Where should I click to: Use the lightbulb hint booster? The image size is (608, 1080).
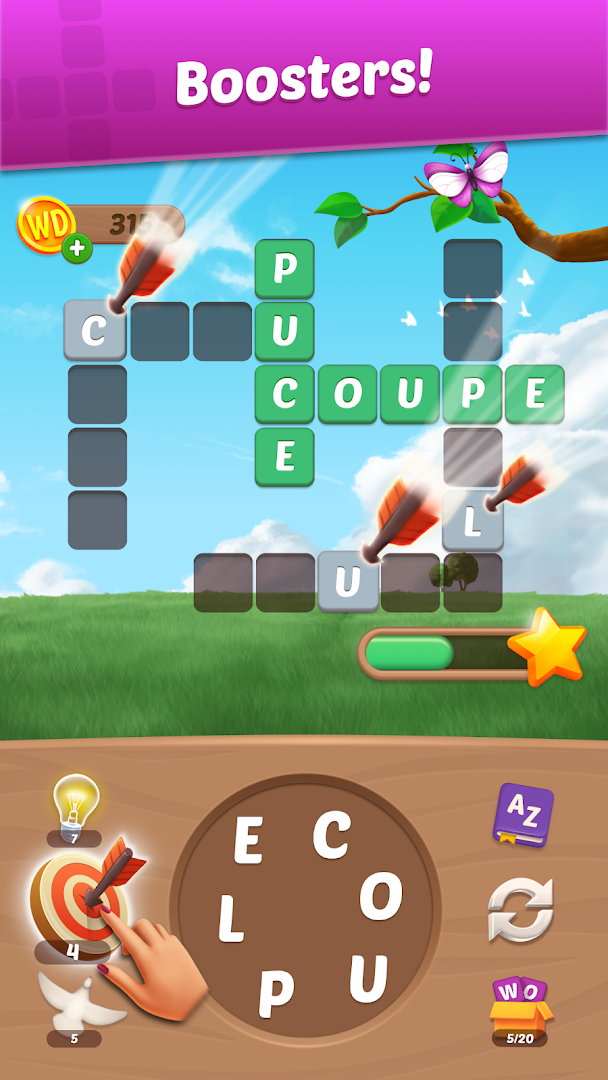[75, 803]
